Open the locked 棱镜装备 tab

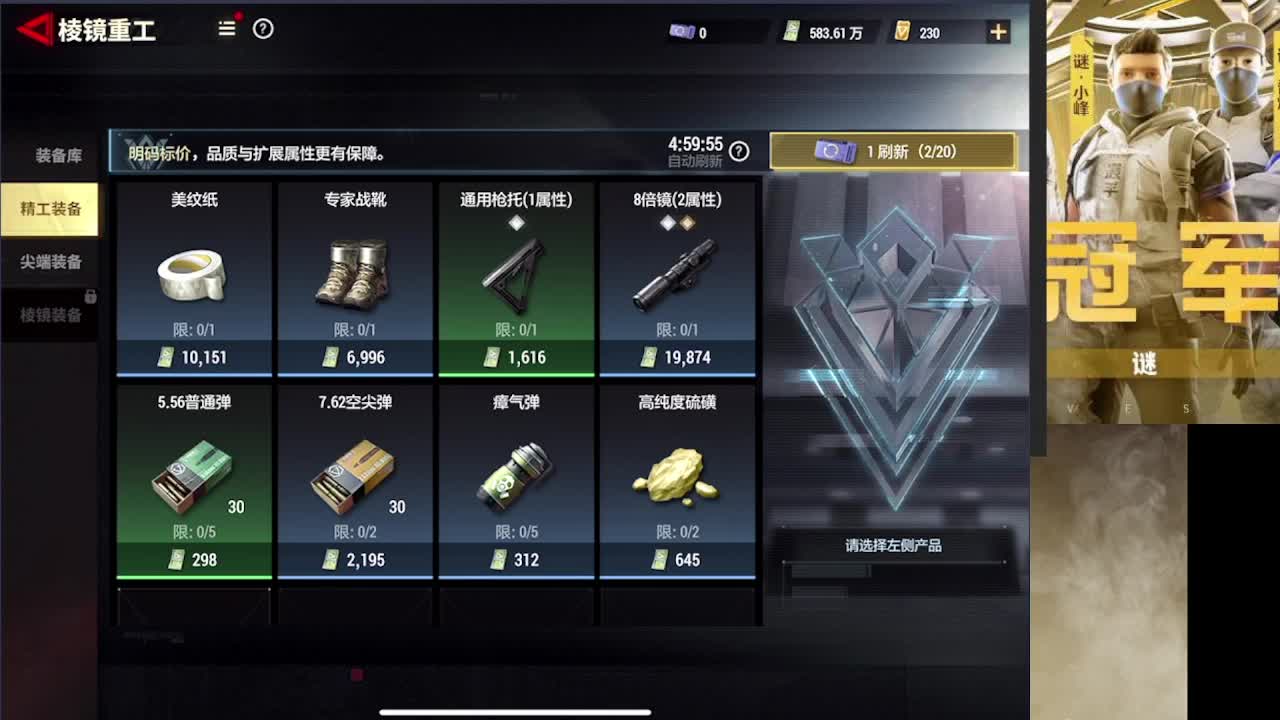(x=48, y=315)
